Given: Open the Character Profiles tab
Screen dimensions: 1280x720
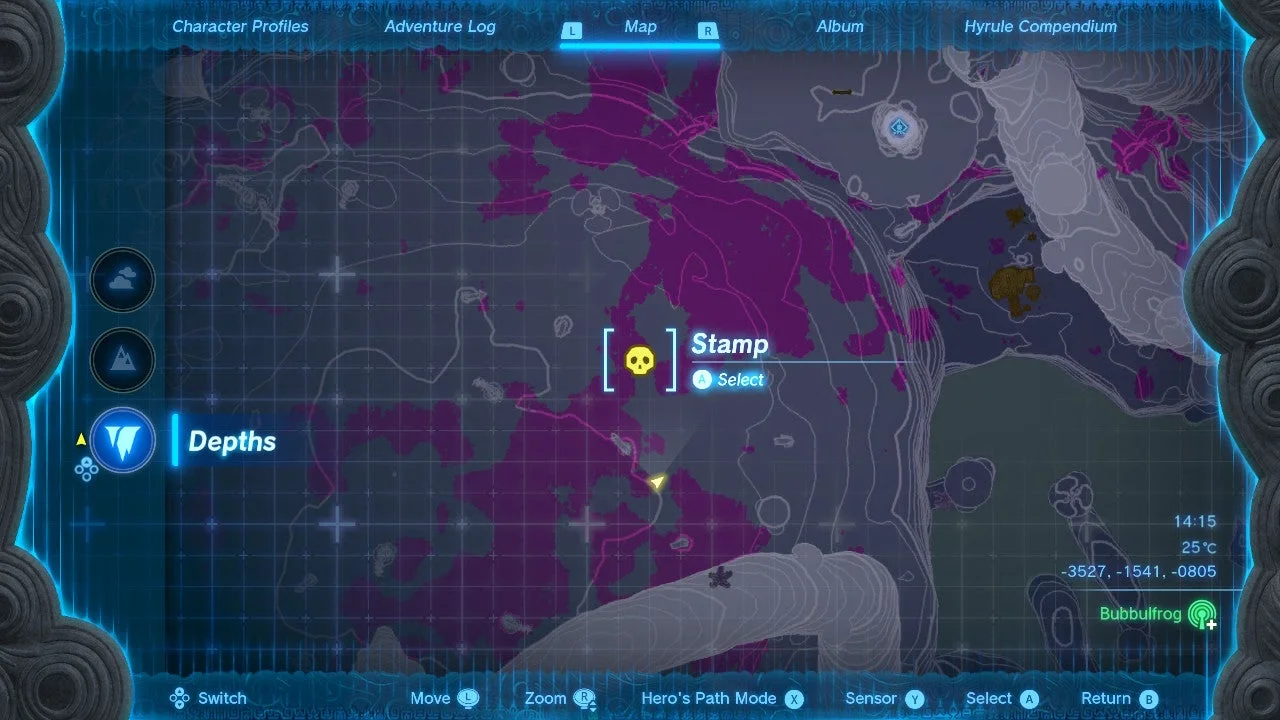Looking at the screenshot, I should (240, 27).
